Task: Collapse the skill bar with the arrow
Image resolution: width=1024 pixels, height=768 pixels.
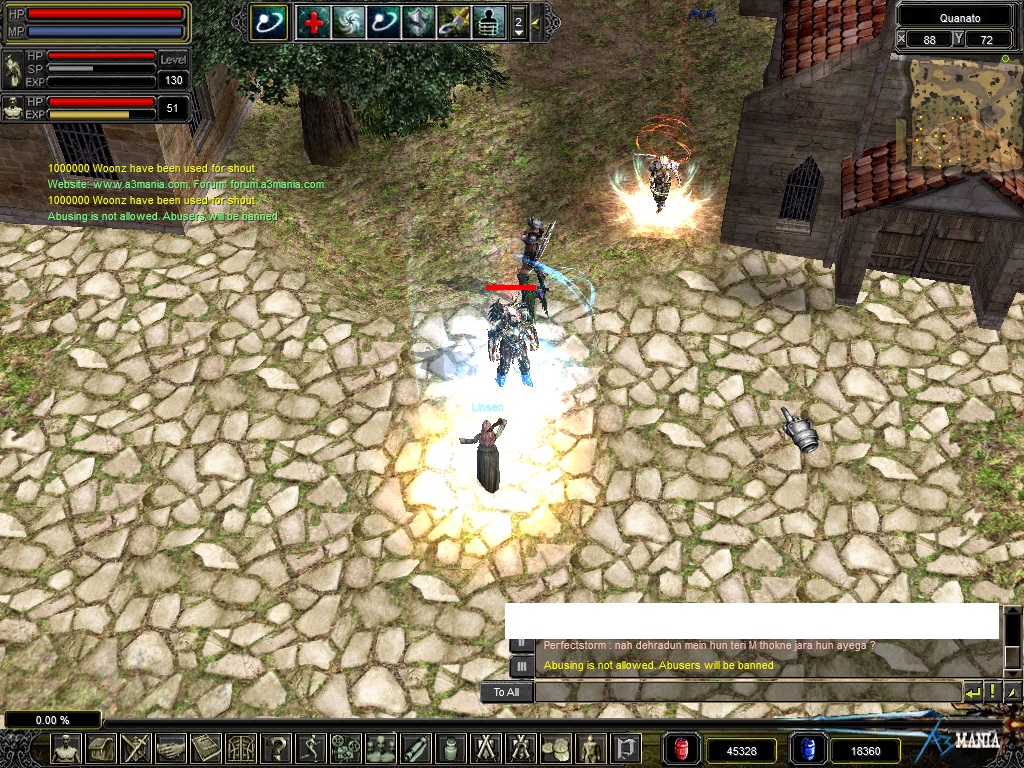Action: [536, 21]
